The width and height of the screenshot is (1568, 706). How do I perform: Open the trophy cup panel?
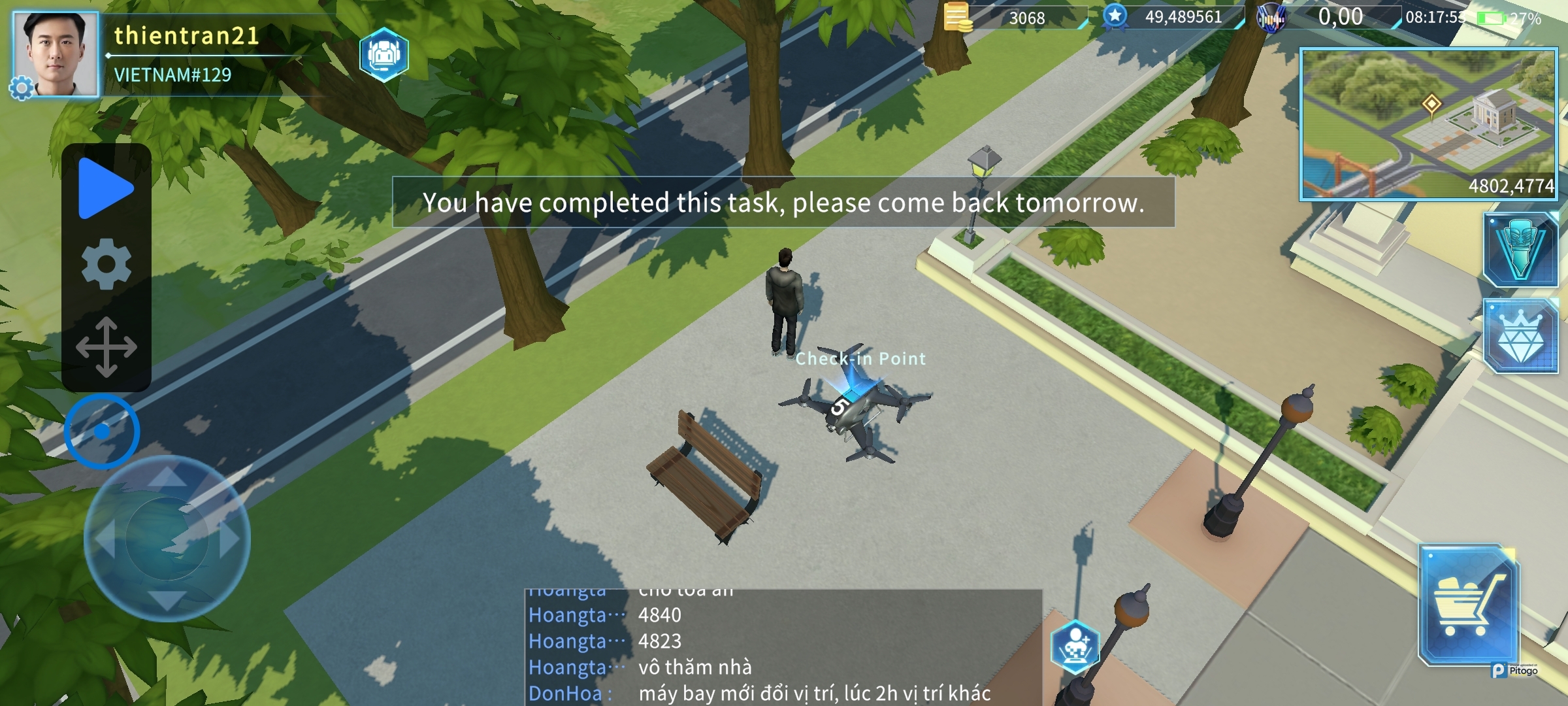[x=1520, y=250]
